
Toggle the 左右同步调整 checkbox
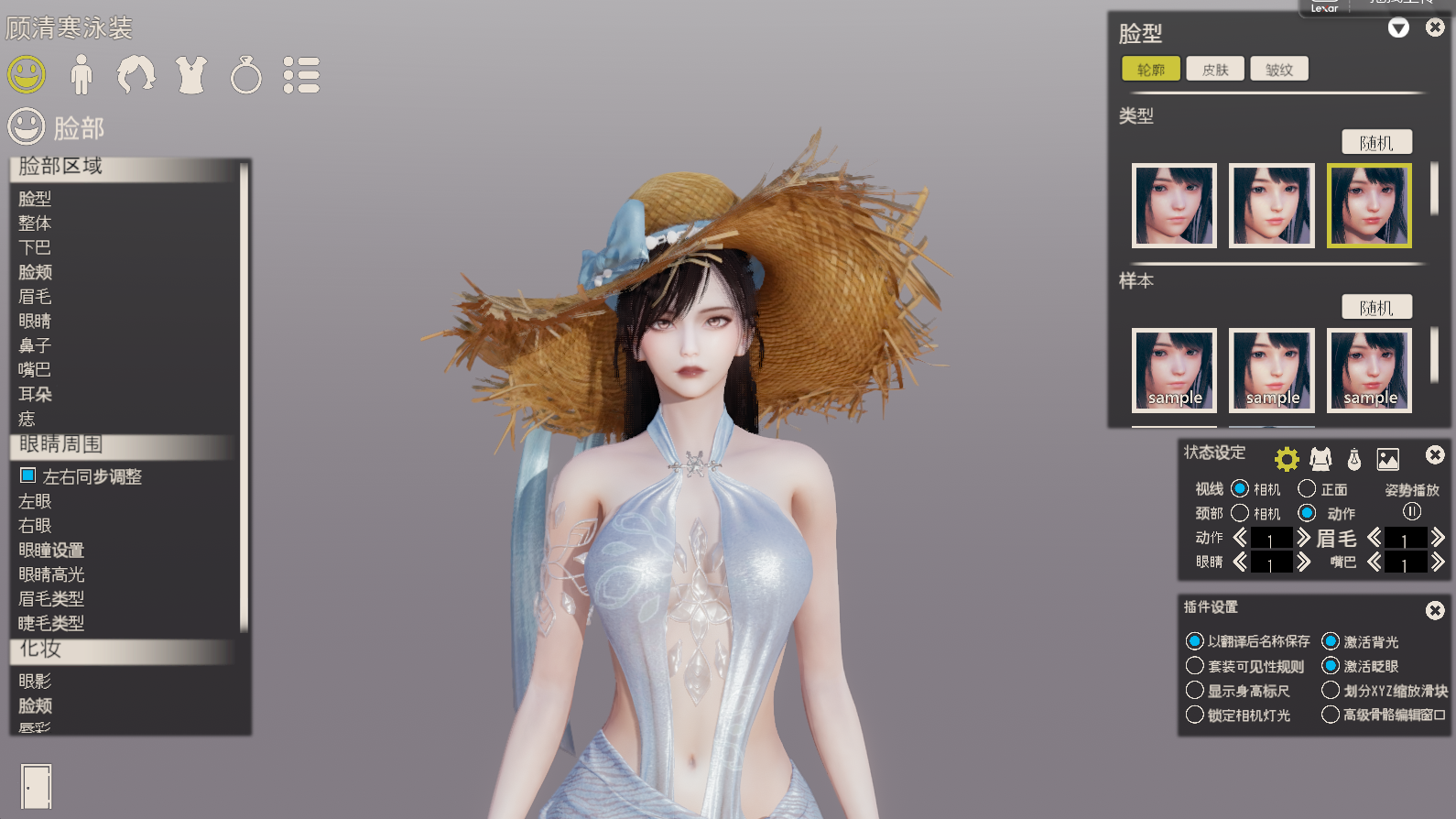tap(28, 475)
